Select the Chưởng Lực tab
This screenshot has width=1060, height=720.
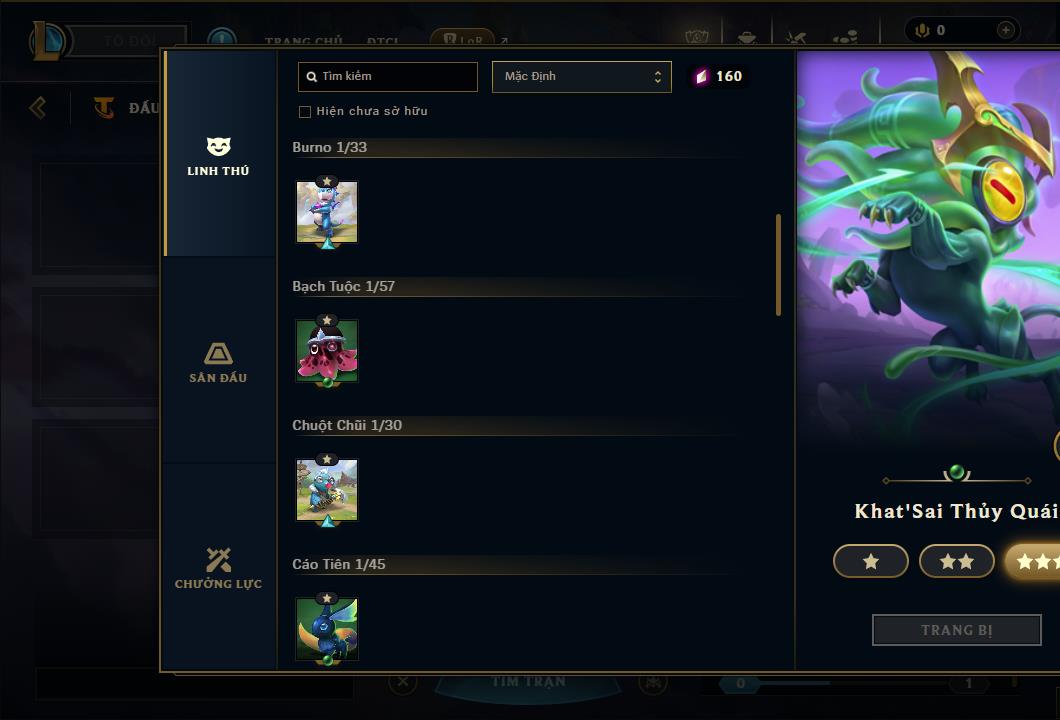click(x=218, y=569)
